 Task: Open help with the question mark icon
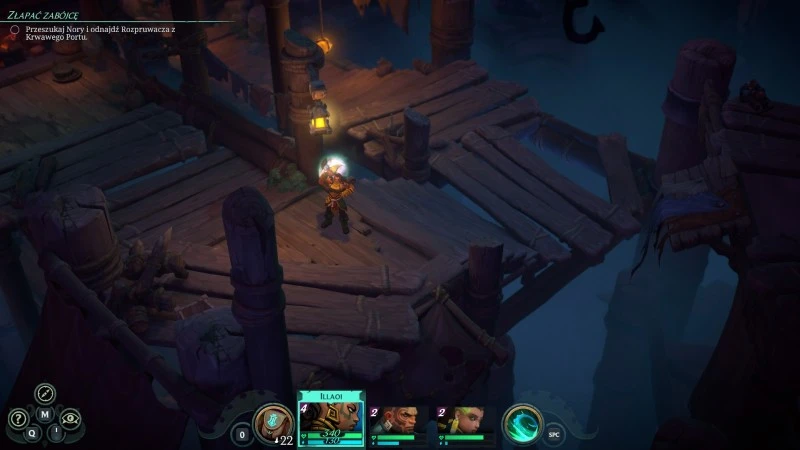pos(18,419)
